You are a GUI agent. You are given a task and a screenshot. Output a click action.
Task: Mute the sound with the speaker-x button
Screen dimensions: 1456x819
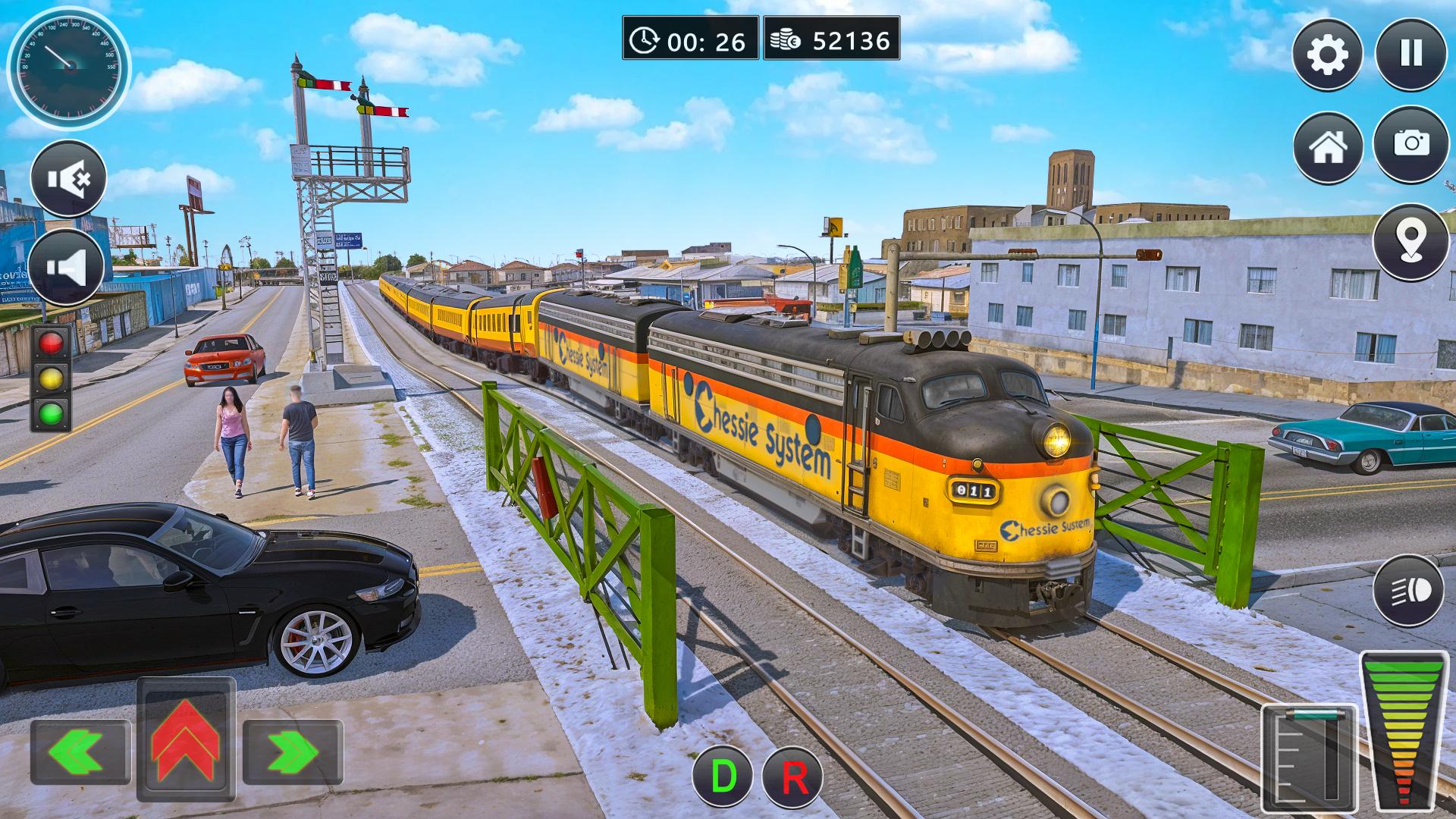pos(68,179)
